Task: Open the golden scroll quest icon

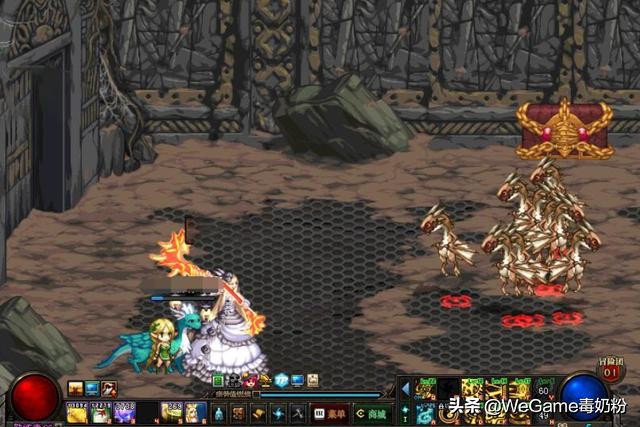Action: 257,414
